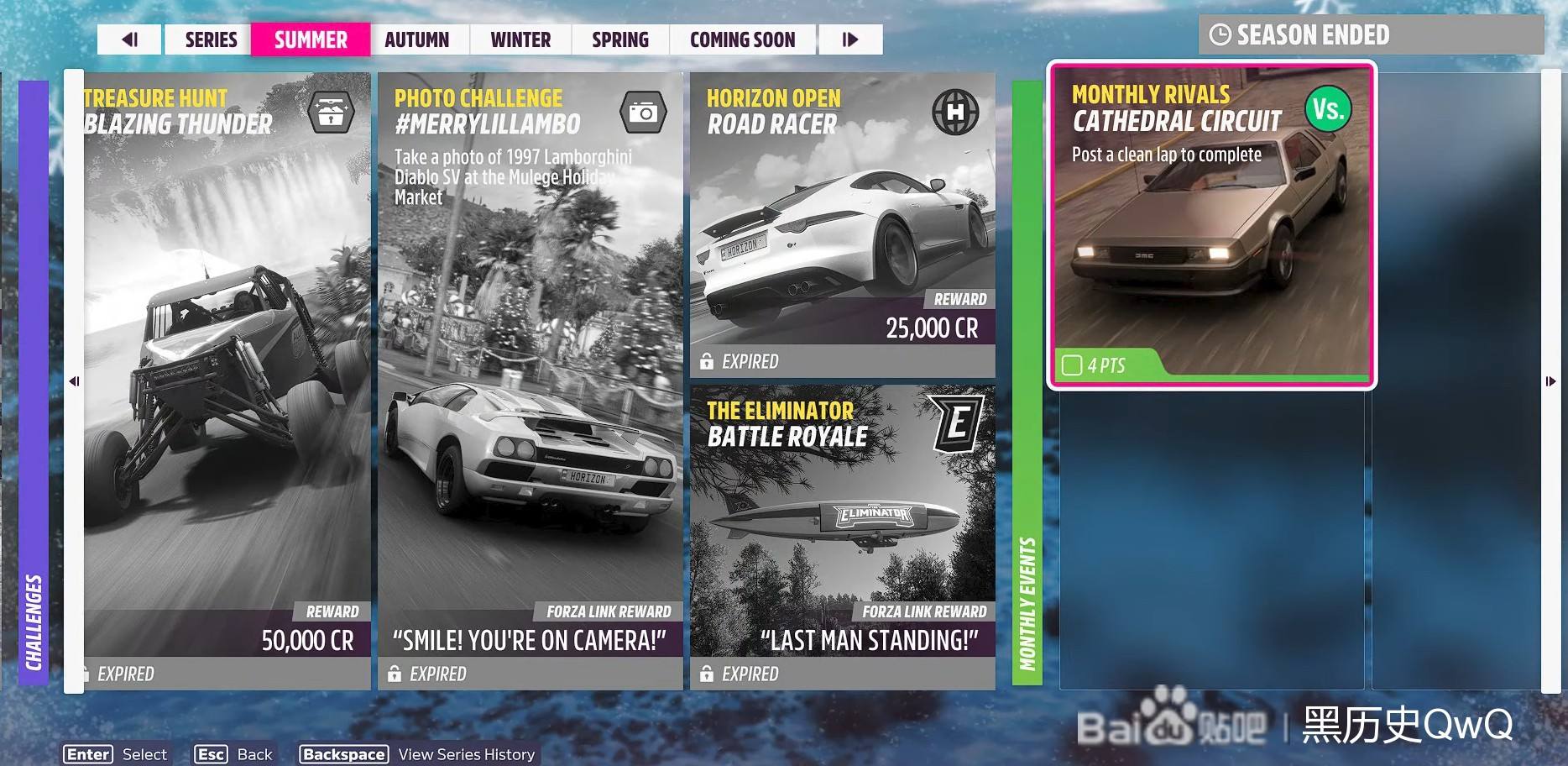Viewport: 1568px width, 766px height.
Task: Choose The Eliminator Battle Royale card
Action: [842, 537]
